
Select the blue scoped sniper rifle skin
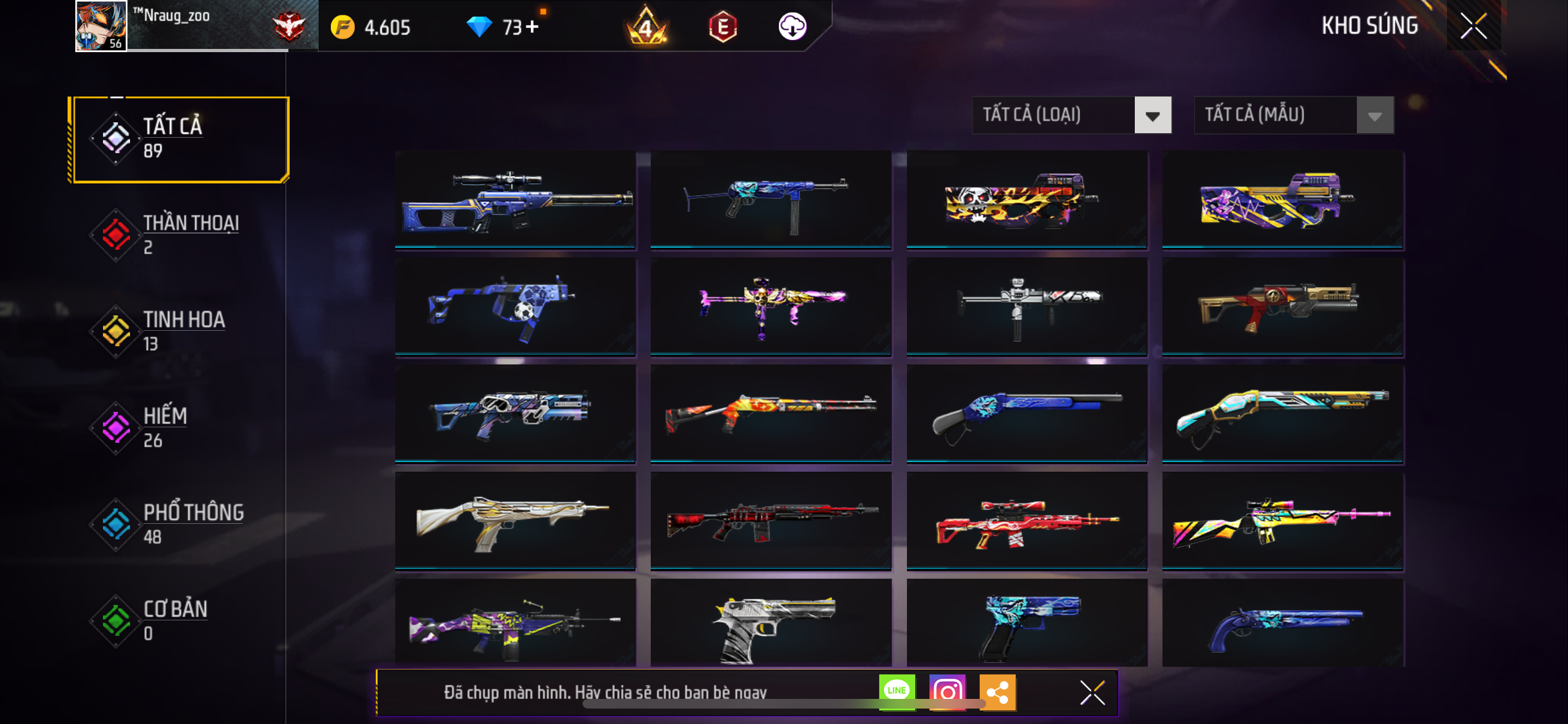point(515,200)
